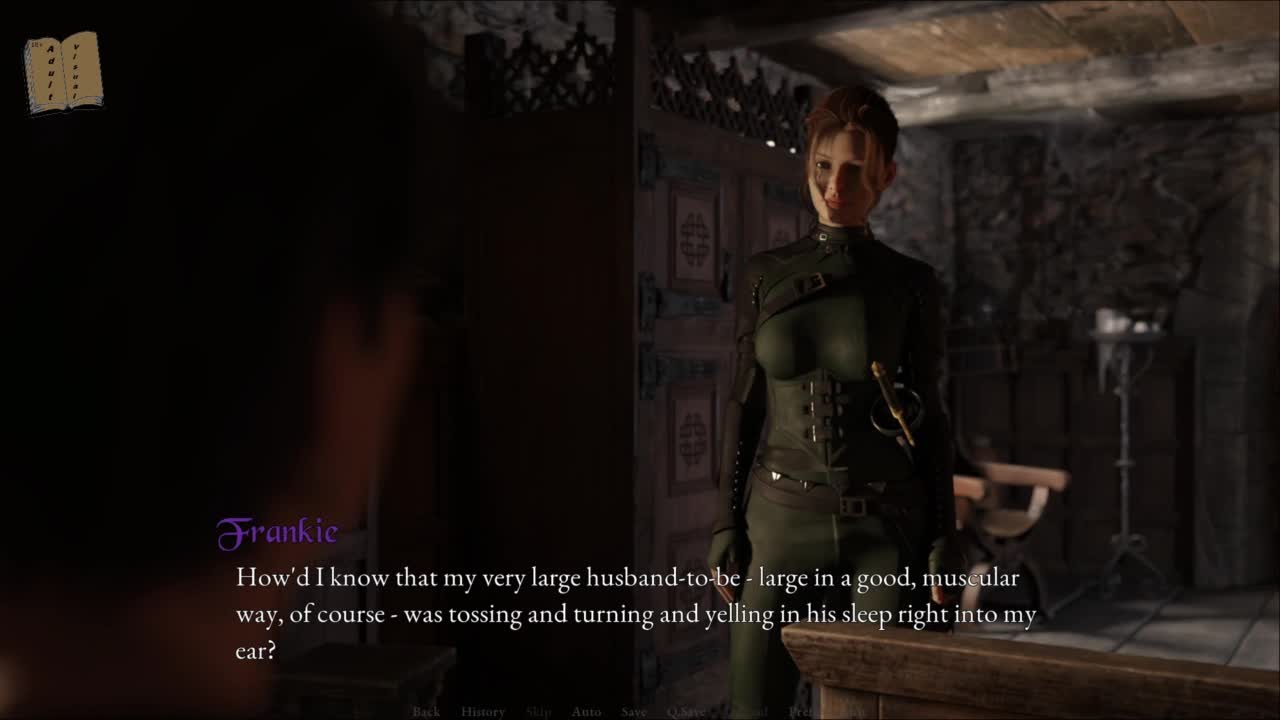Quick save with the Q.Save button
This screenshot has height=720, width=1280.
(x=686, y=712)
